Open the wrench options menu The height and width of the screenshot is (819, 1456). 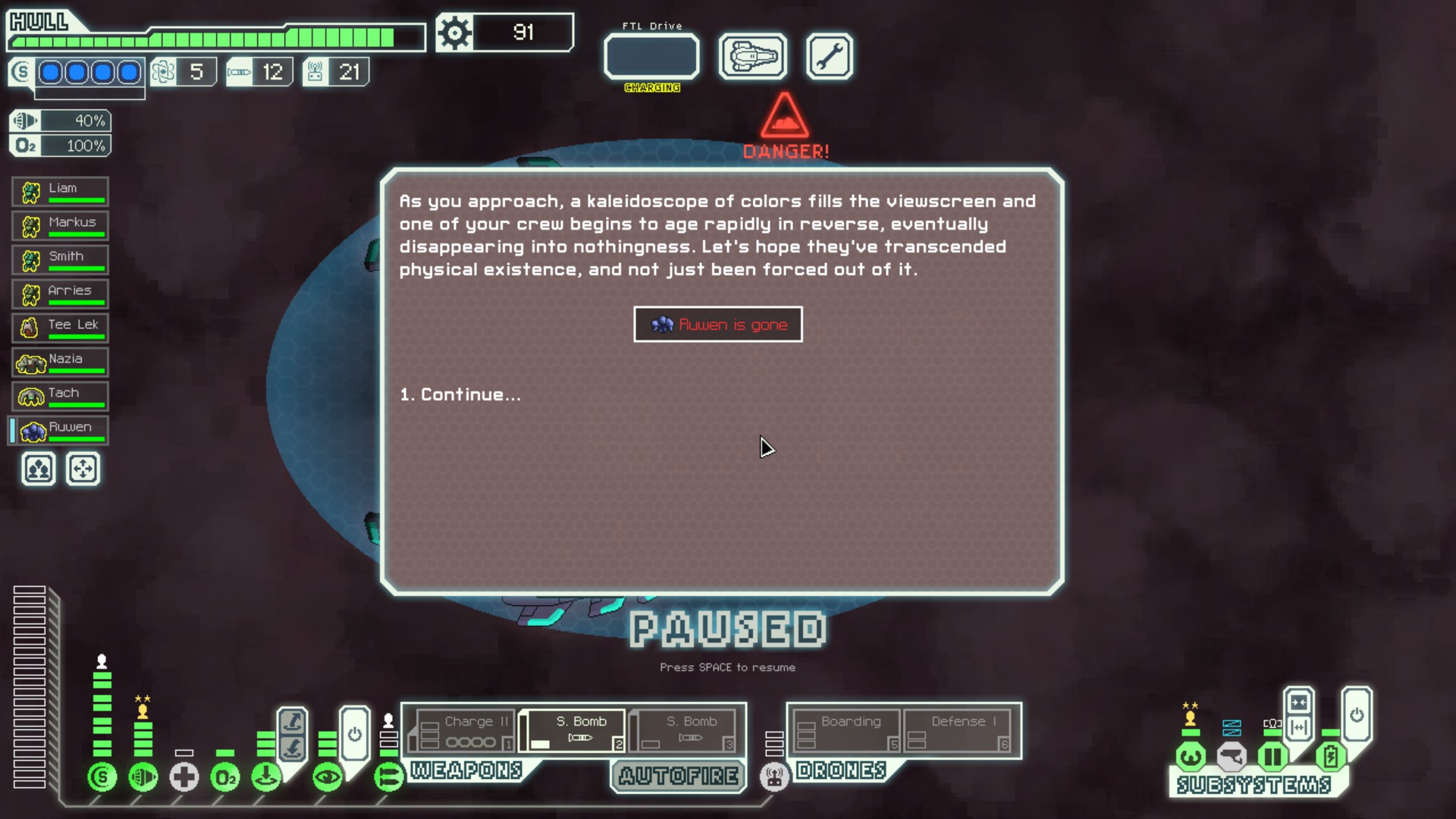[x=829, y=57]
